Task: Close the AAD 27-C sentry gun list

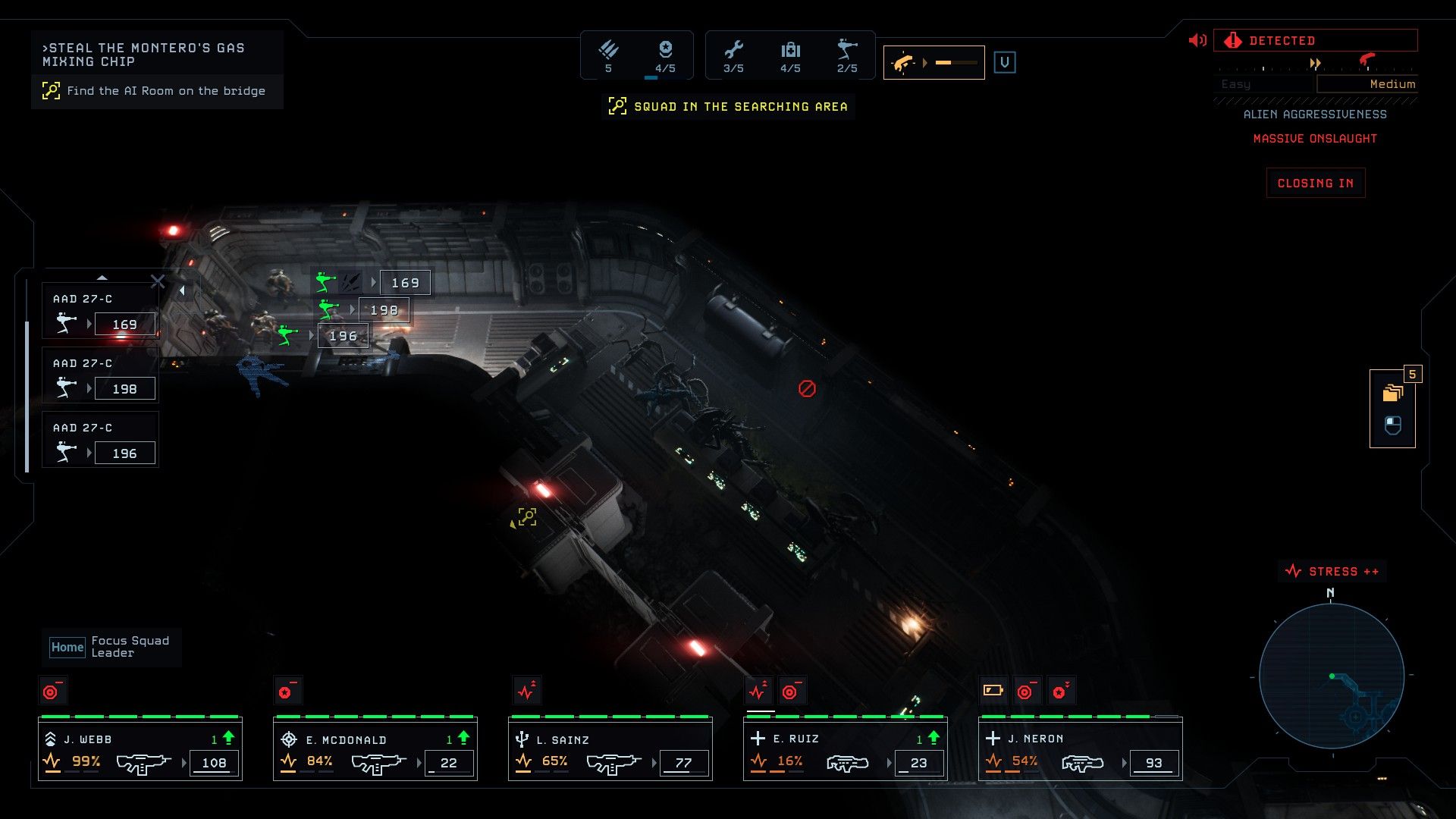Action: point(158,282)
